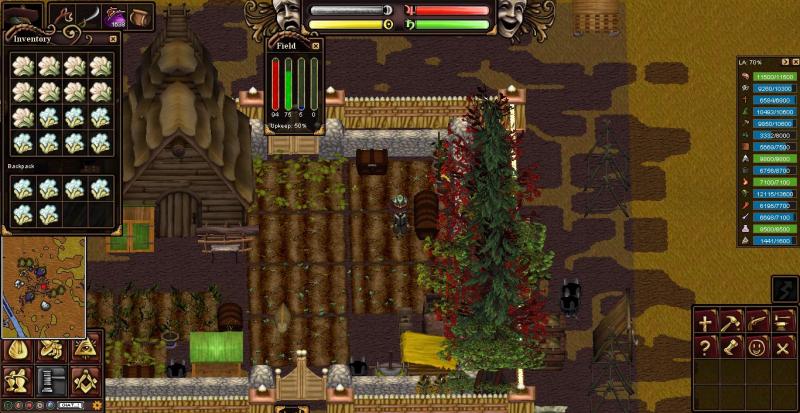Select the purple pouch icon in top bar
The image size is (800, 413).
115,16
